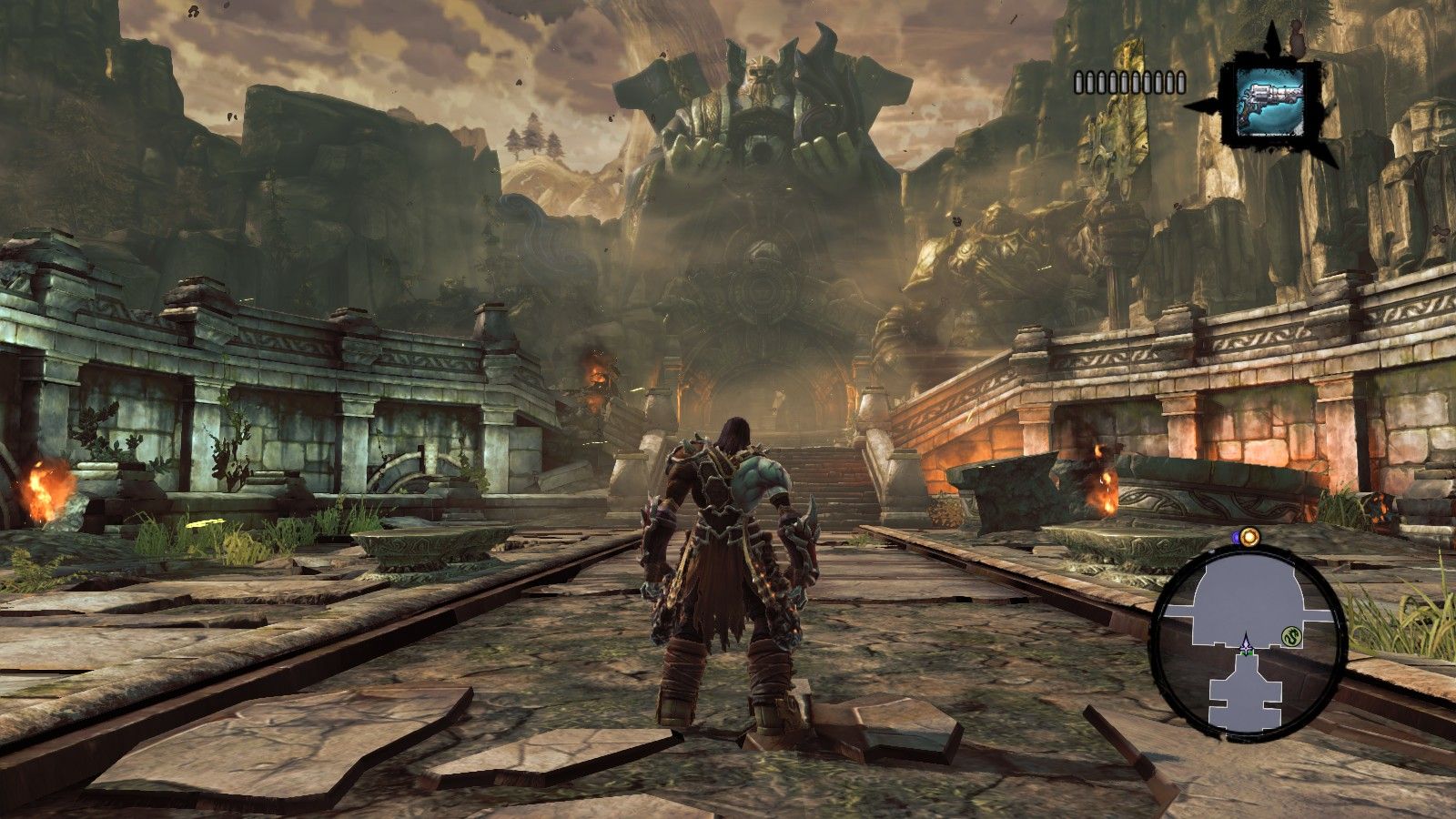Click the green serpent marker on the minimap

coord(1291,634)
